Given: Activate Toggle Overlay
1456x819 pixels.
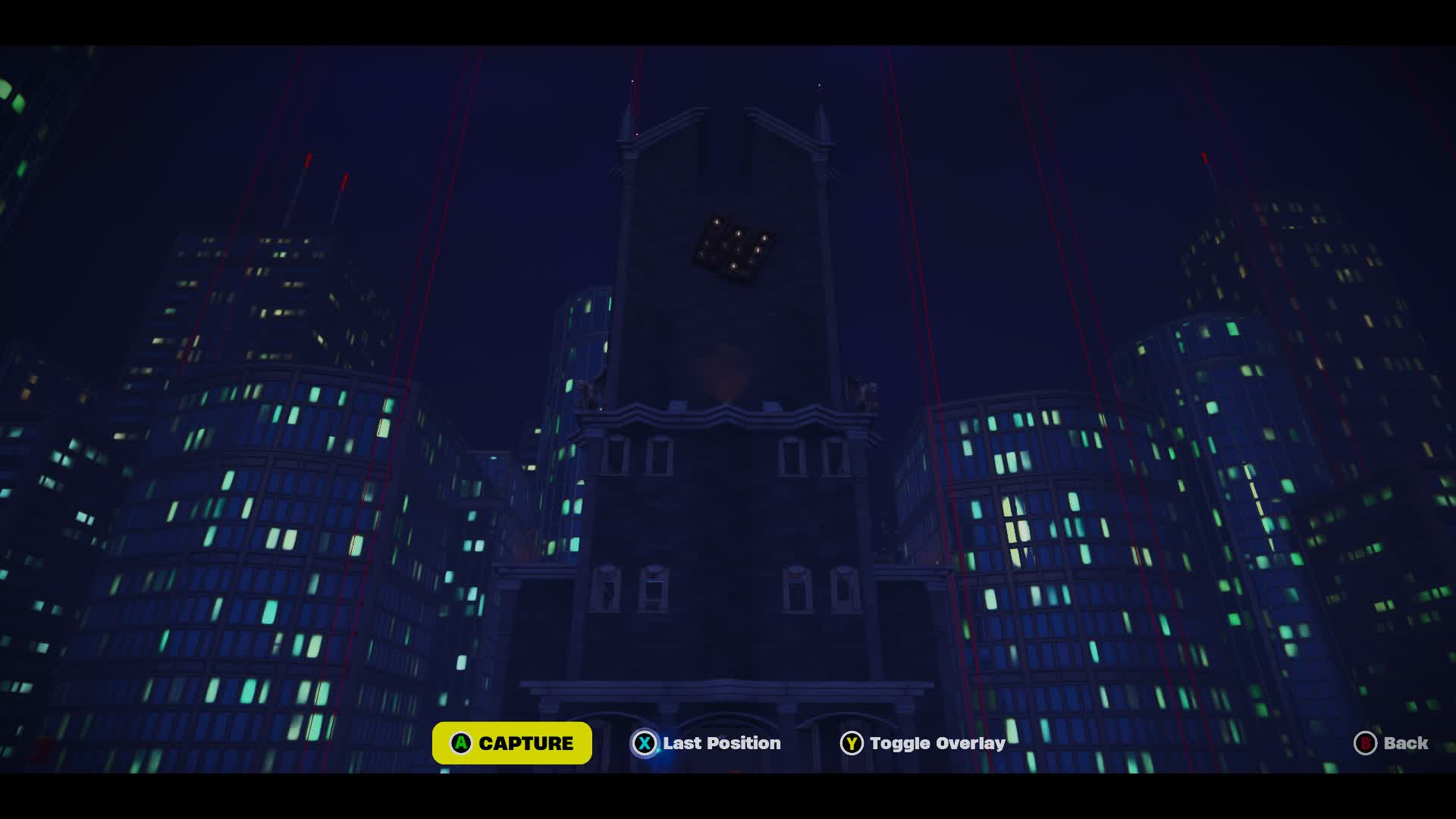Looking at the screenshot, I should pyautogui.click(x=937, y=743).
